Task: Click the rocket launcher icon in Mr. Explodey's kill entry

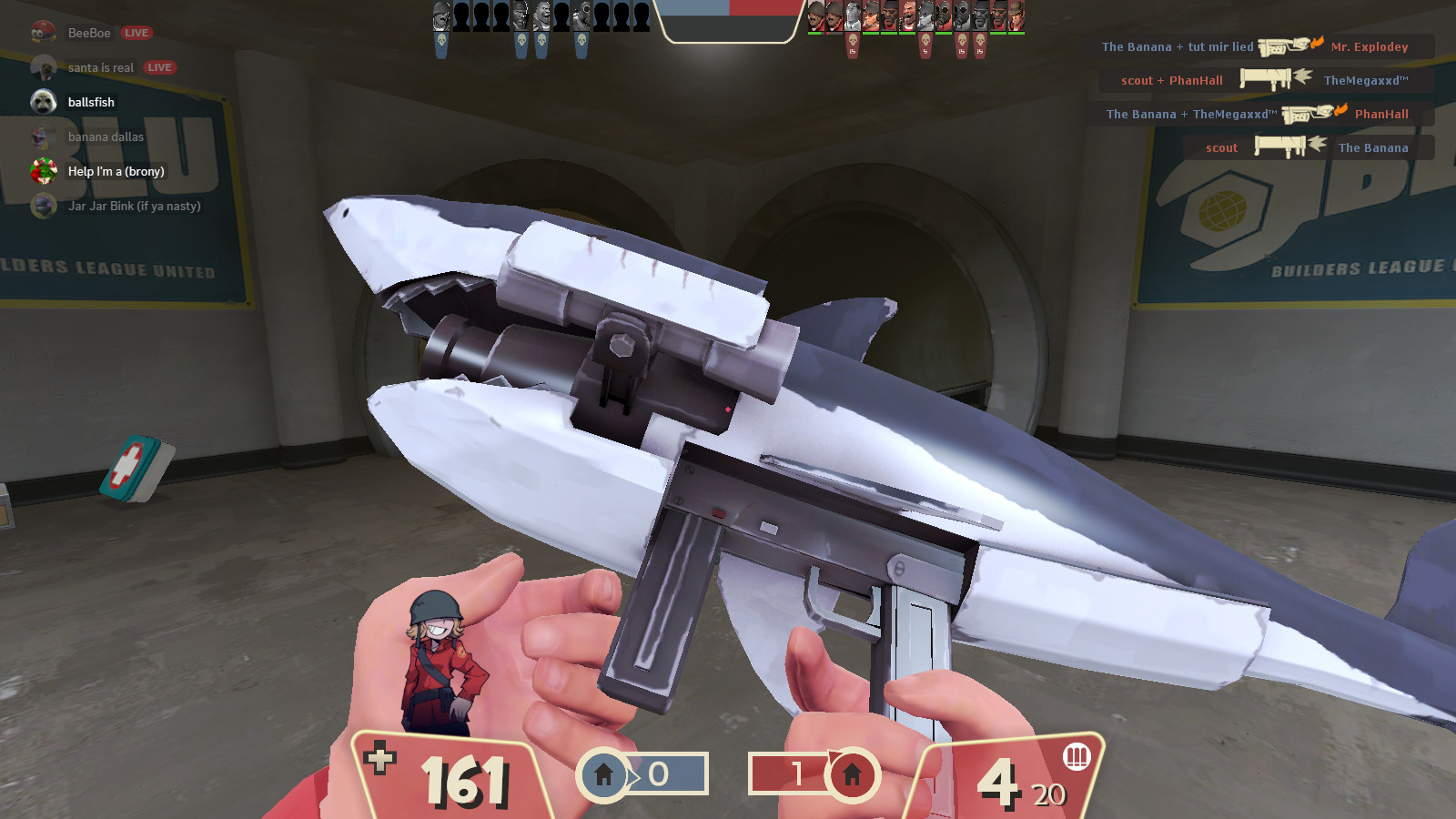Action: point(1281,46)
